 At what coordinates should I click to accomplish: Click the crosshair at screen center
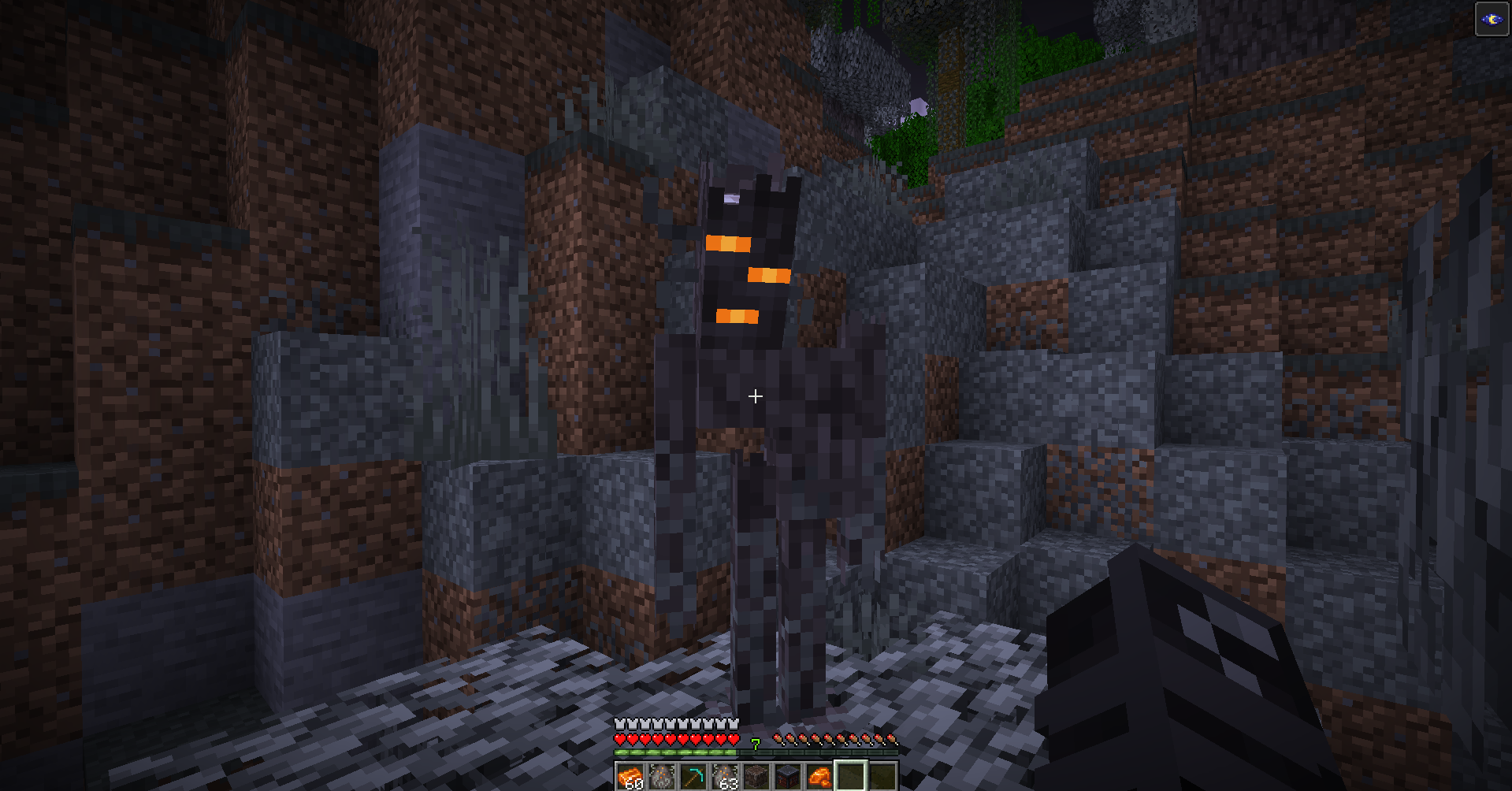coord(756,395)
